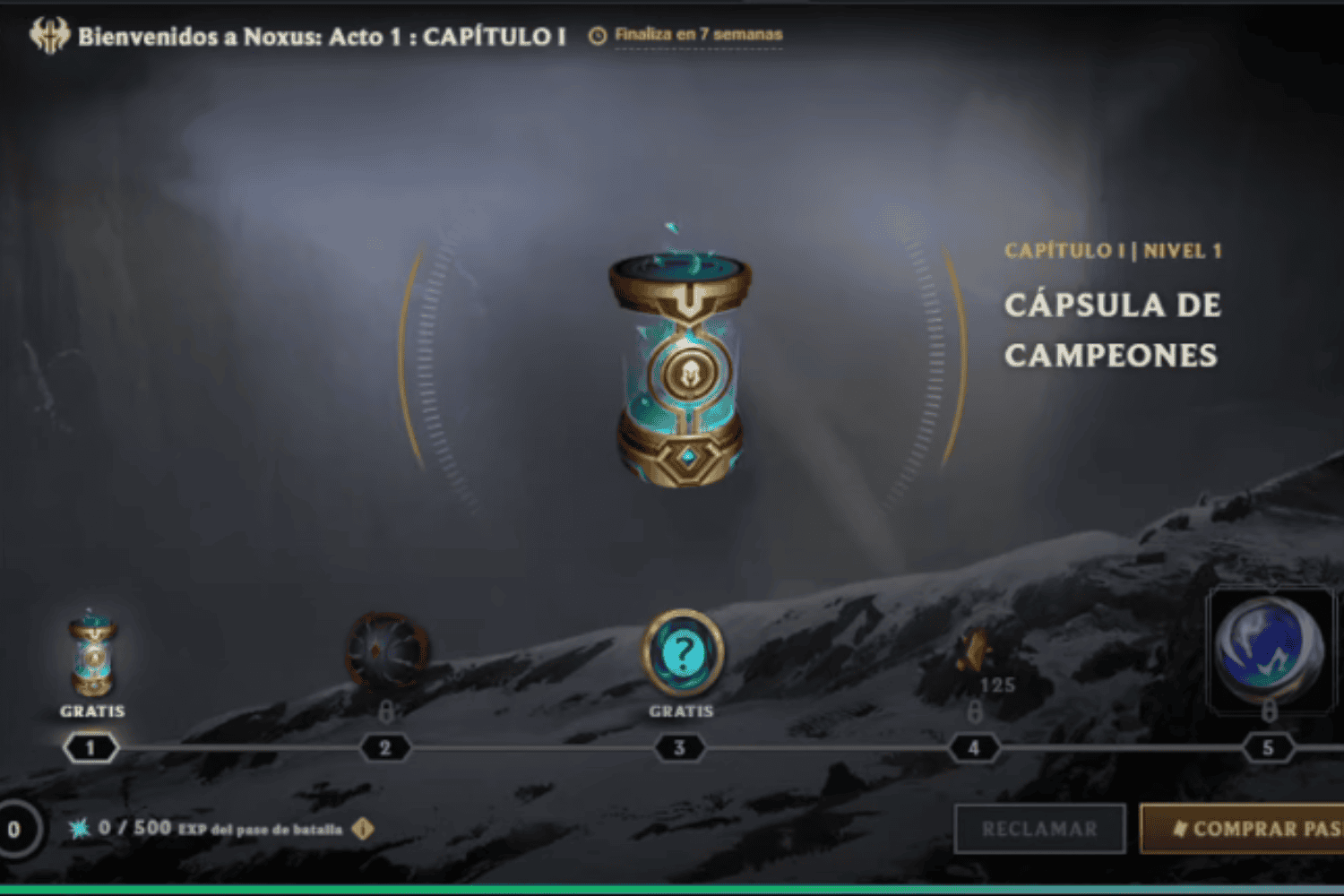Image resolution: width=1344 pixels, height=896 pixels.
Task: Open the locked orb reward at level 2
Action: coord(385,650)
